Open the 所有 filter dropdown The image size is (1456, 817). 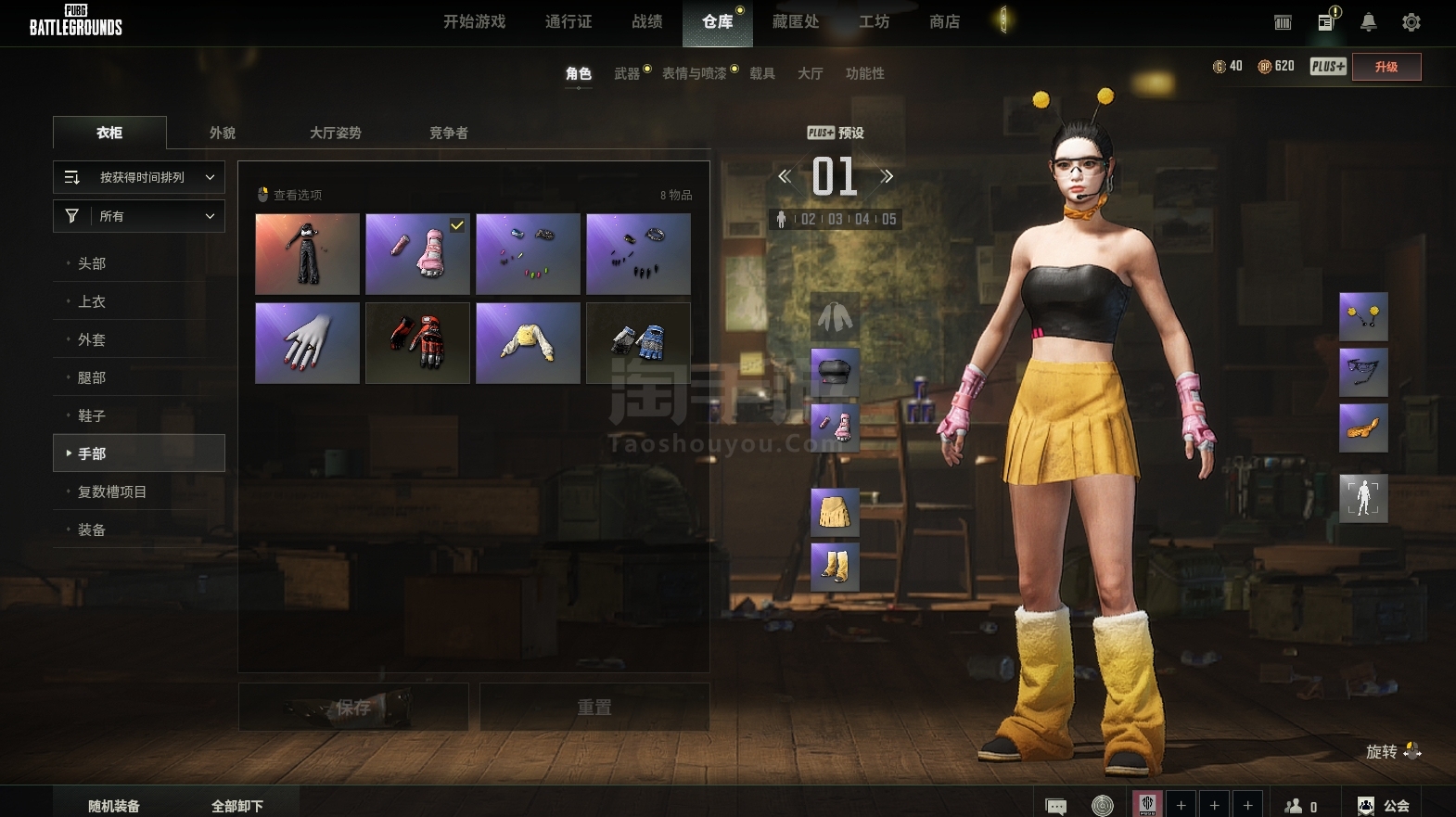[x=139, y=216]
